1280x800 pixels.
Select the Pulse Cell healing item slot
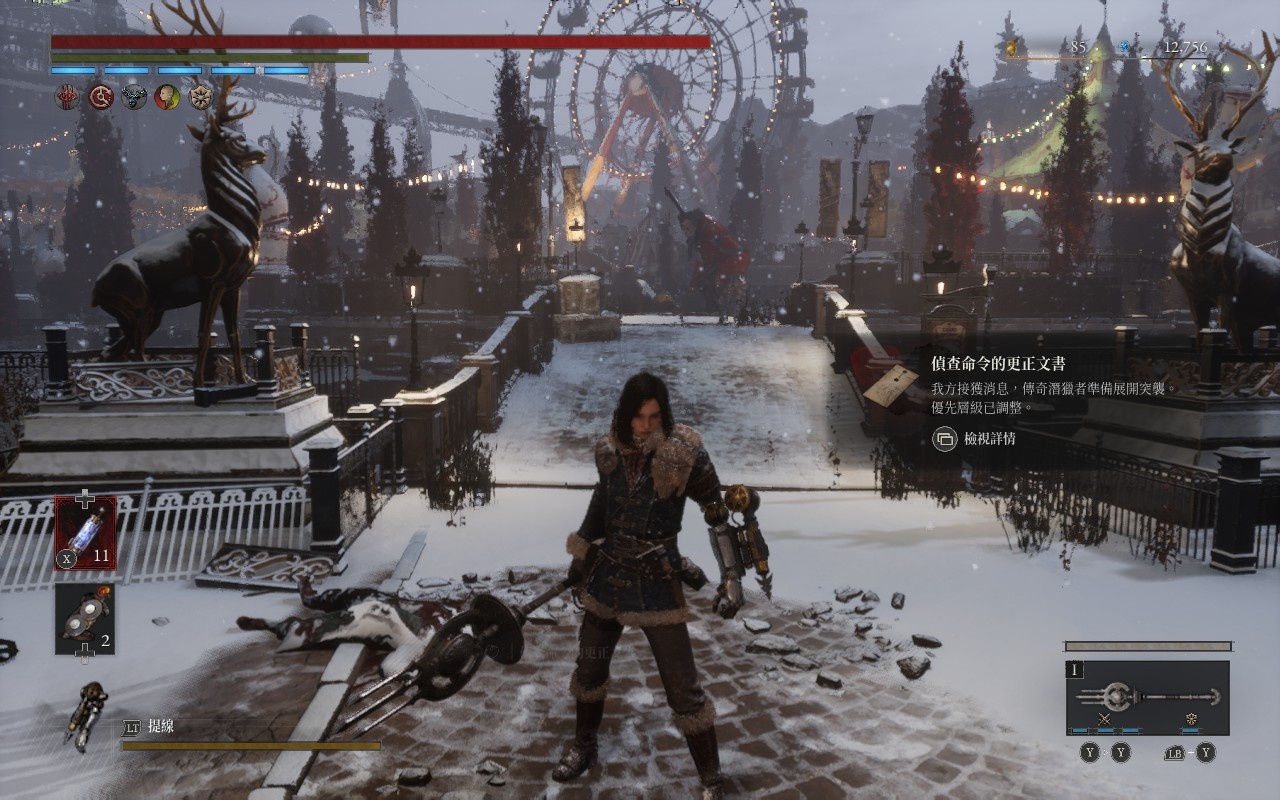[85, 533]
